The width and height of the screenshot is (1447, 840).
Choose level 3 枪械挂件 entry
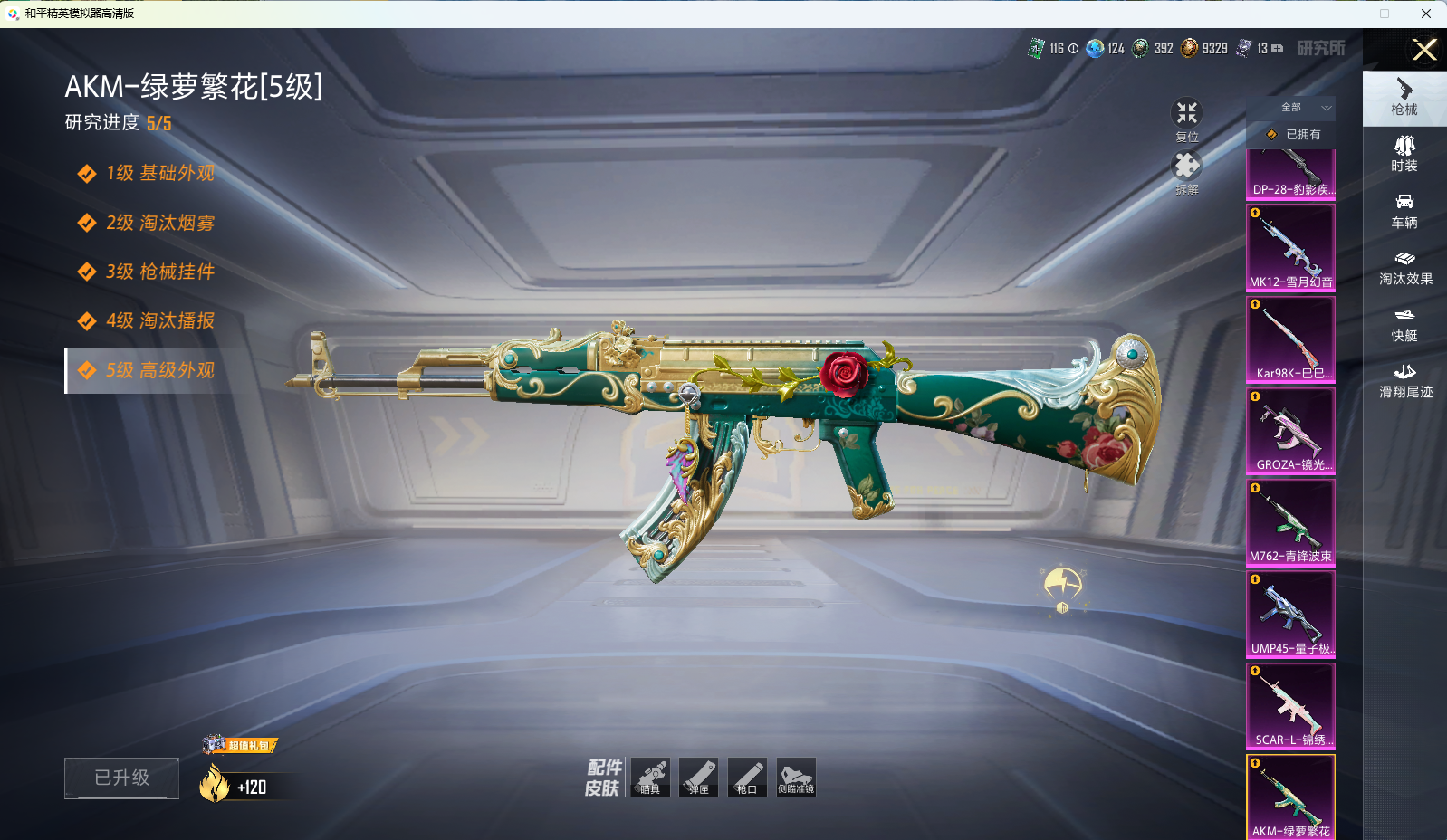pos(159,272)
